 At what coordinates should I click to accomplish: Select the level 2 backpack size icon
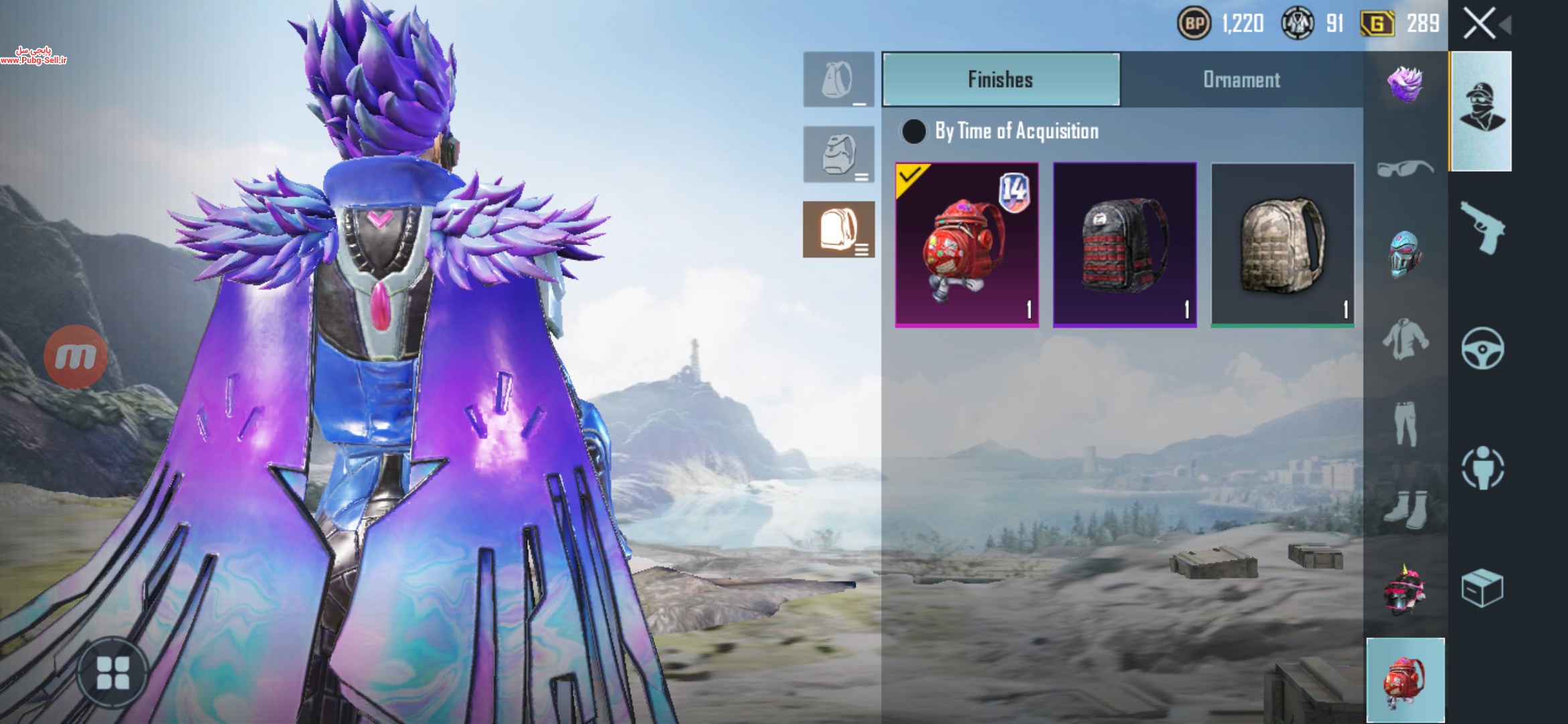pos(838,155)
